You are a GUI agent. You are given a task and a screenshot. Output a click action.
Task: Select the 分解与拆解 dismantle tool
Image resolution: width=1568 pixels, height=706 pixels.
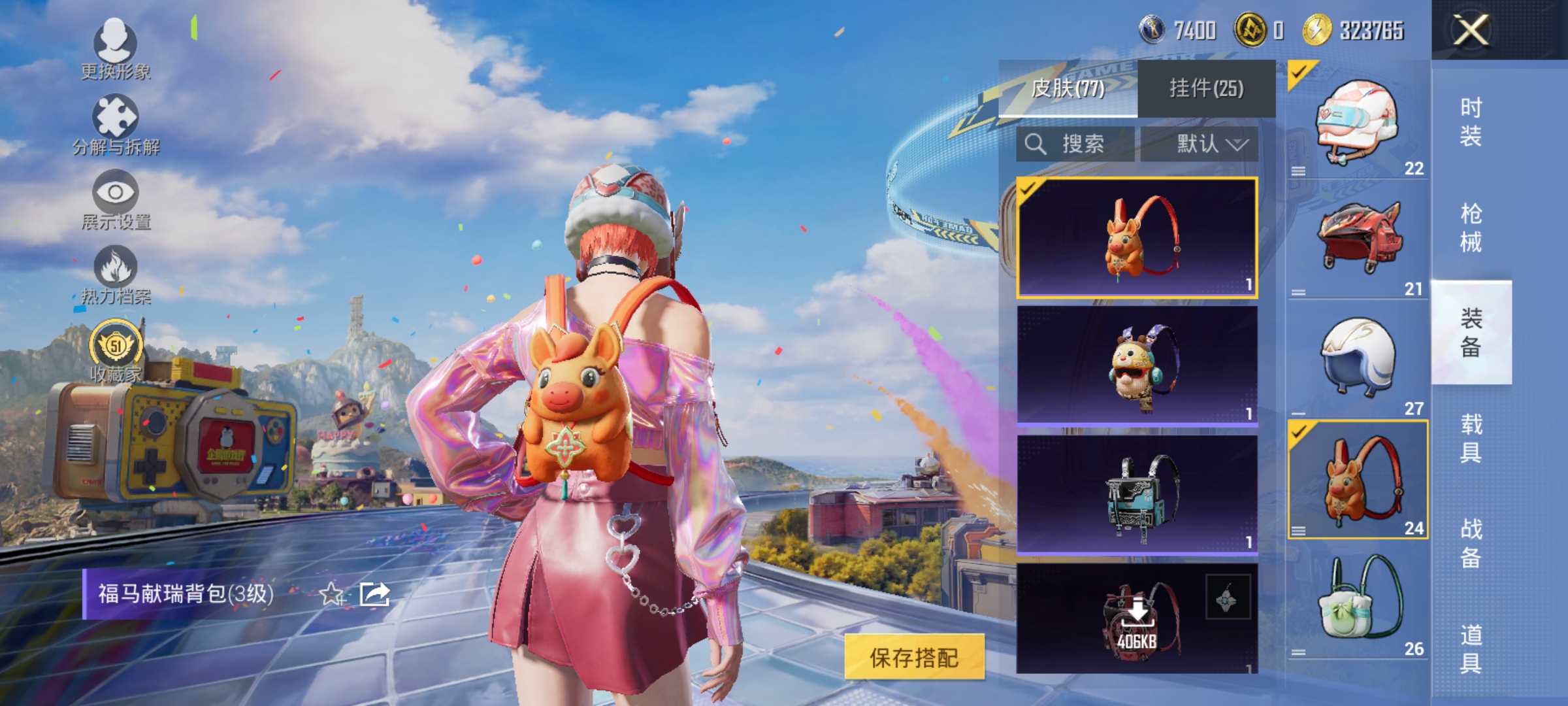(x=114, y=118)
